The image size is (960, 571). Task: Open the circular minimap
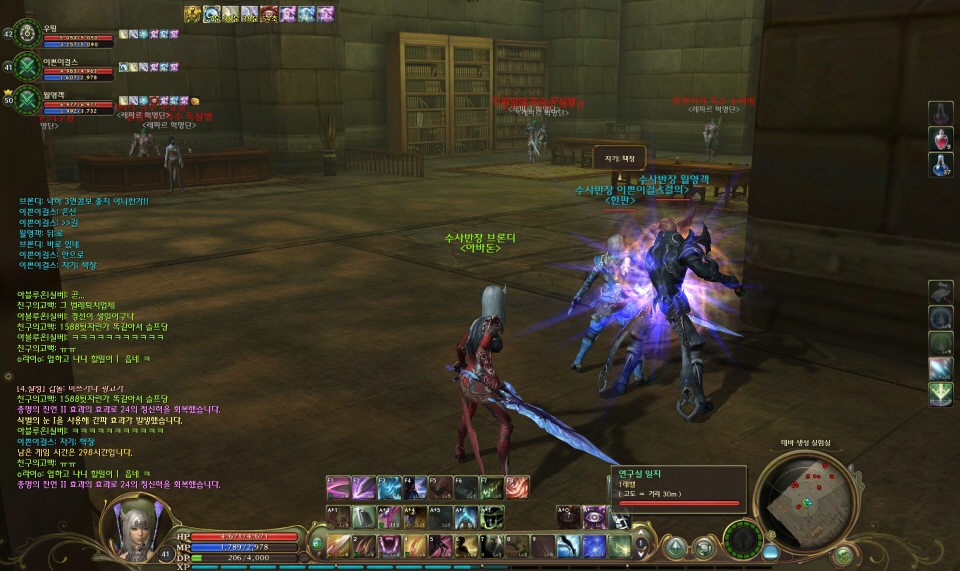click(805, 497)
